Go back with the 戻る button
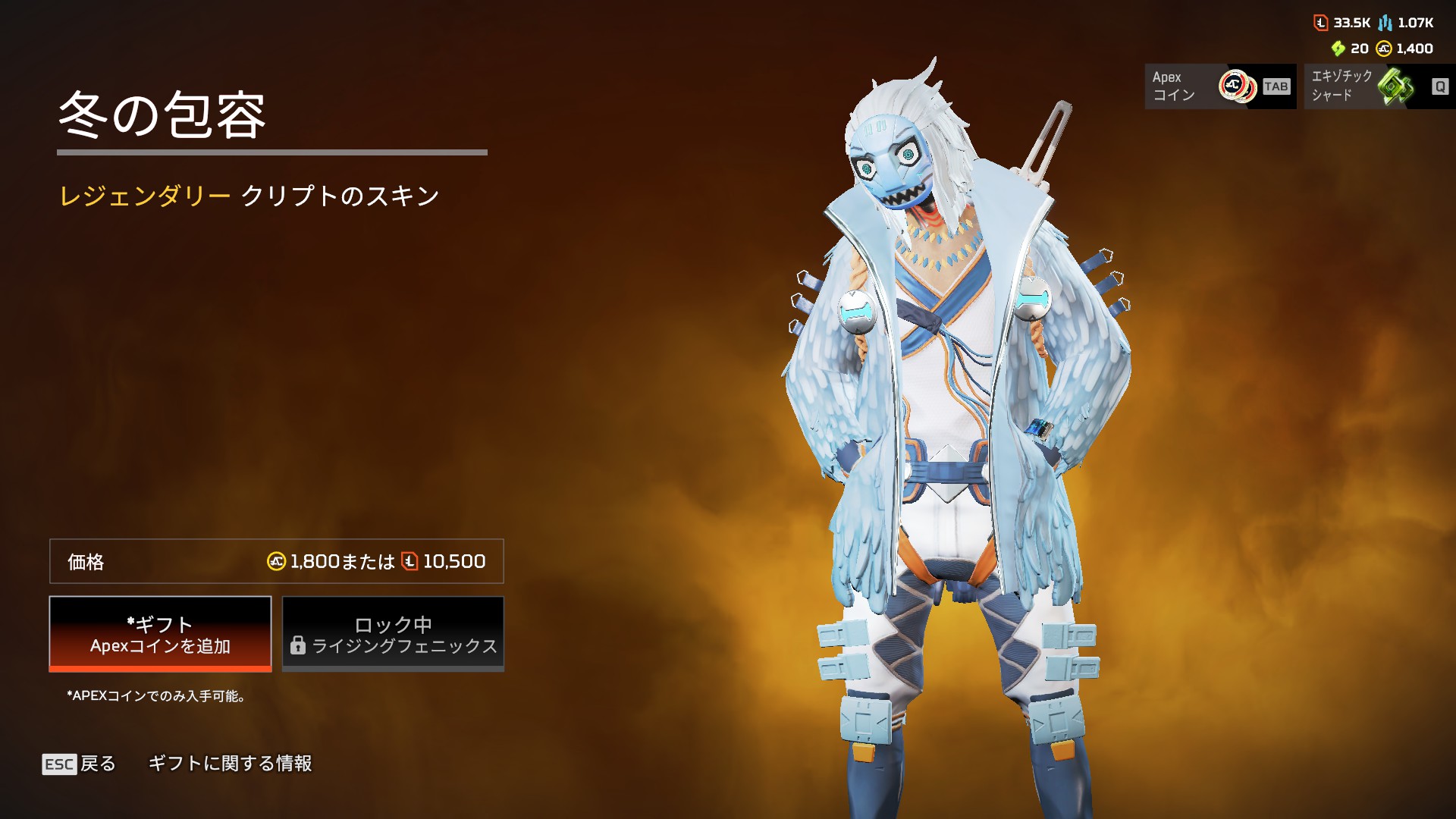1456x819 pixels. click(80, 764)
